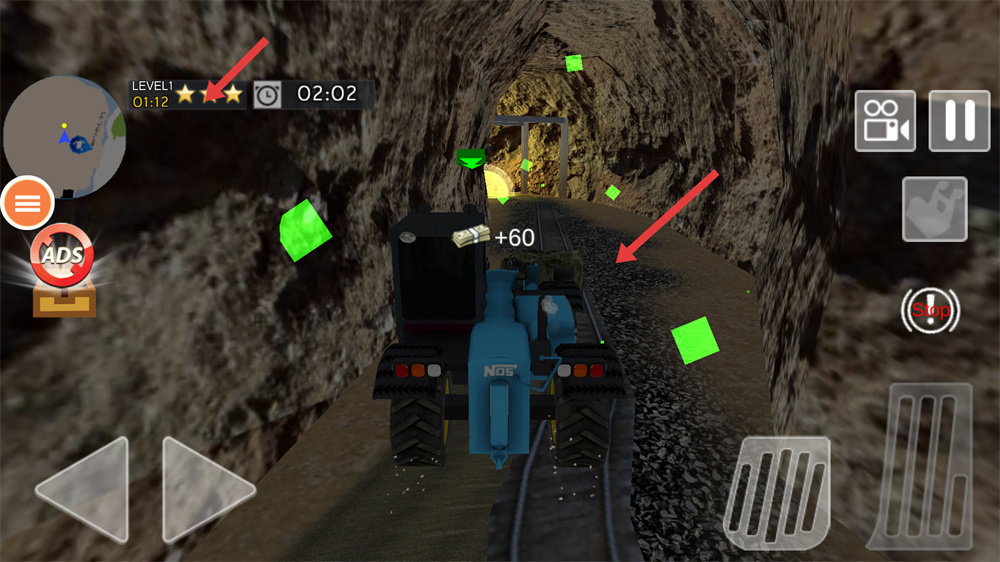Tap the no-ADS removal icon
The width and height of the screenshot is (1000, 562).
(63, 259)
